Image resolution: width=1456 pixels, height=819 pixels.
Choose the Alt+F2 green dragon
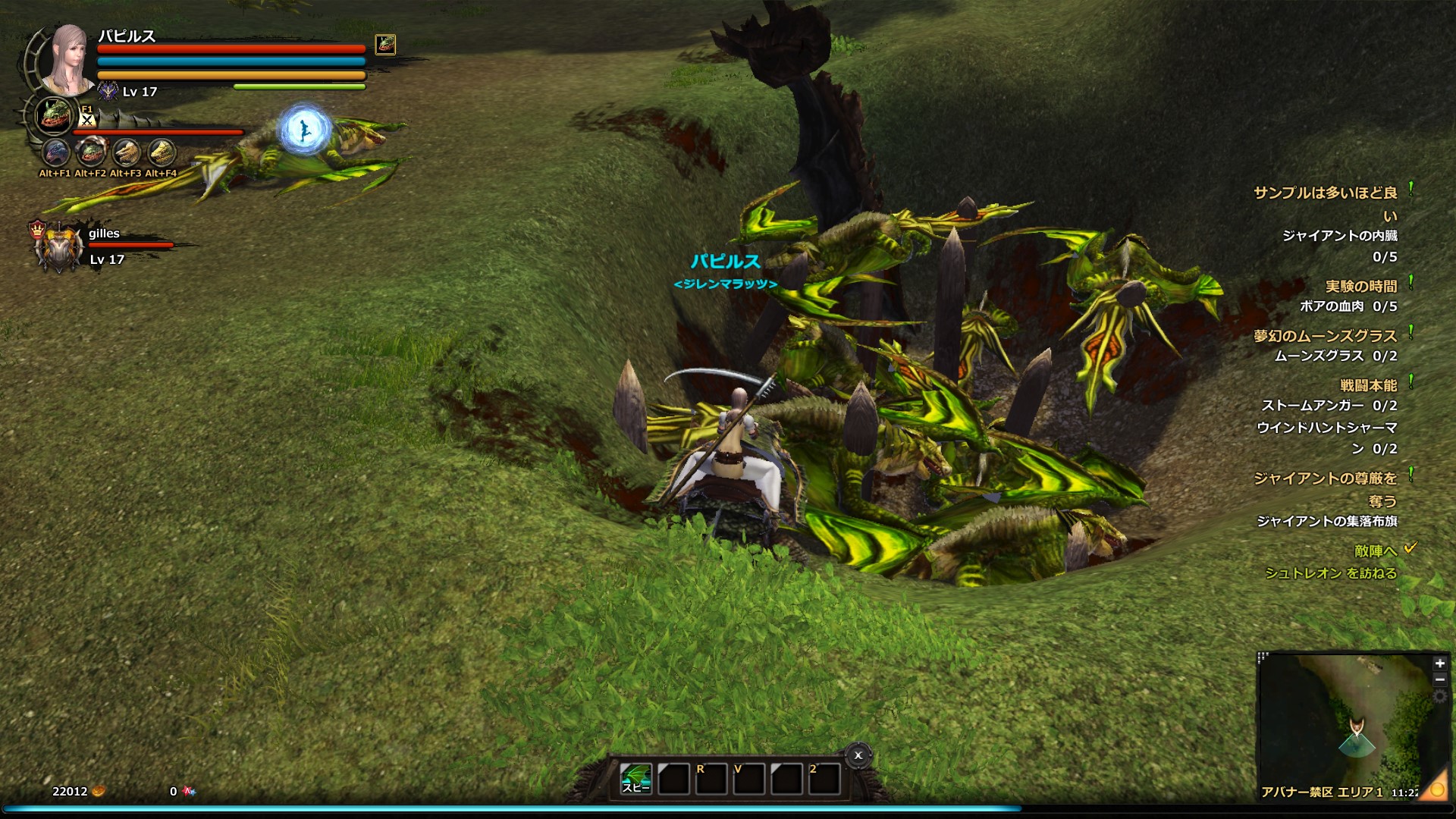coord(91,153)
